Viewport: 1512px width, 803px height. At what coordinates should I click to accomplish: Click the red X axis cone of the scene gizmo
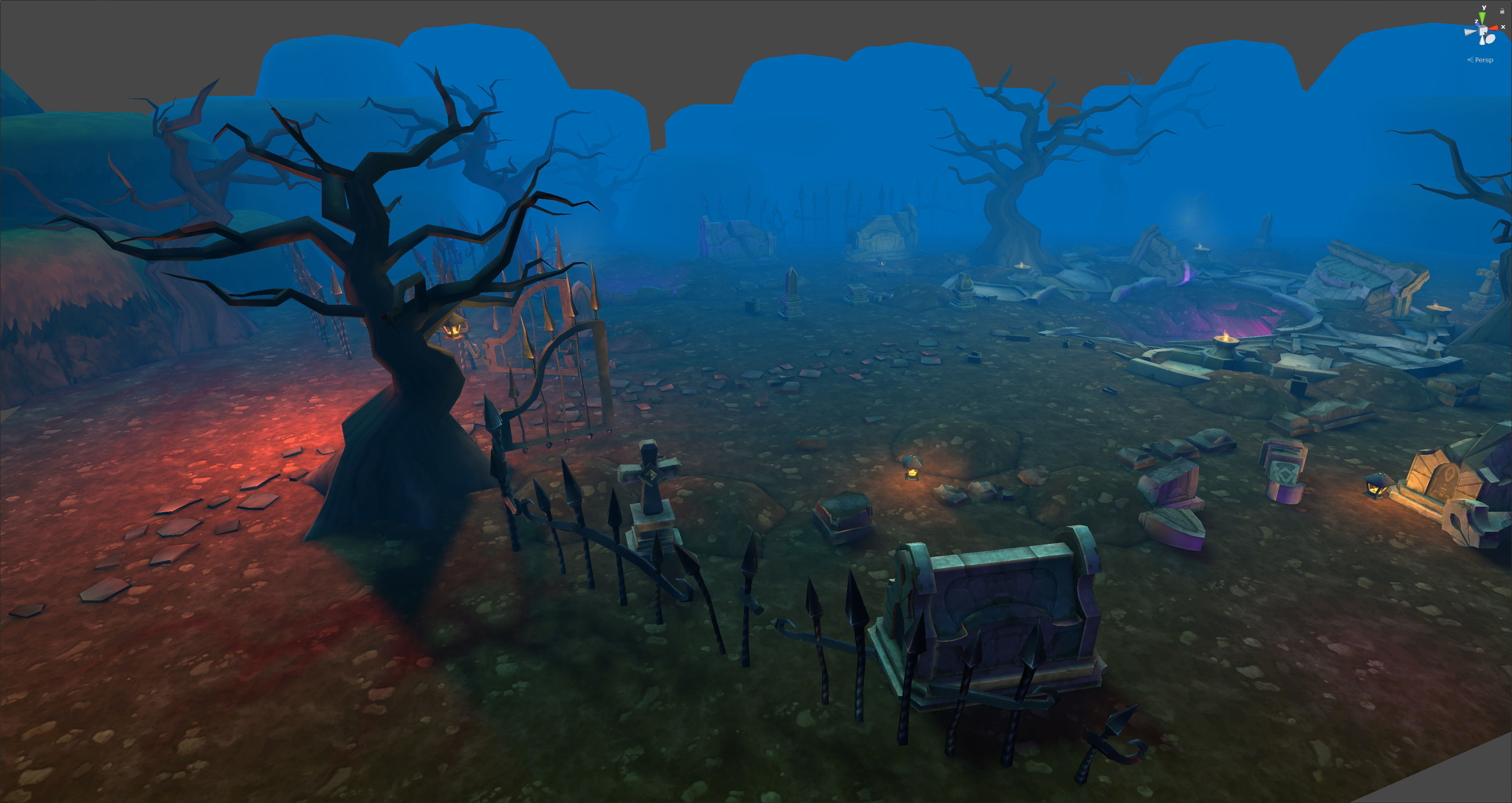point(1494,28)
